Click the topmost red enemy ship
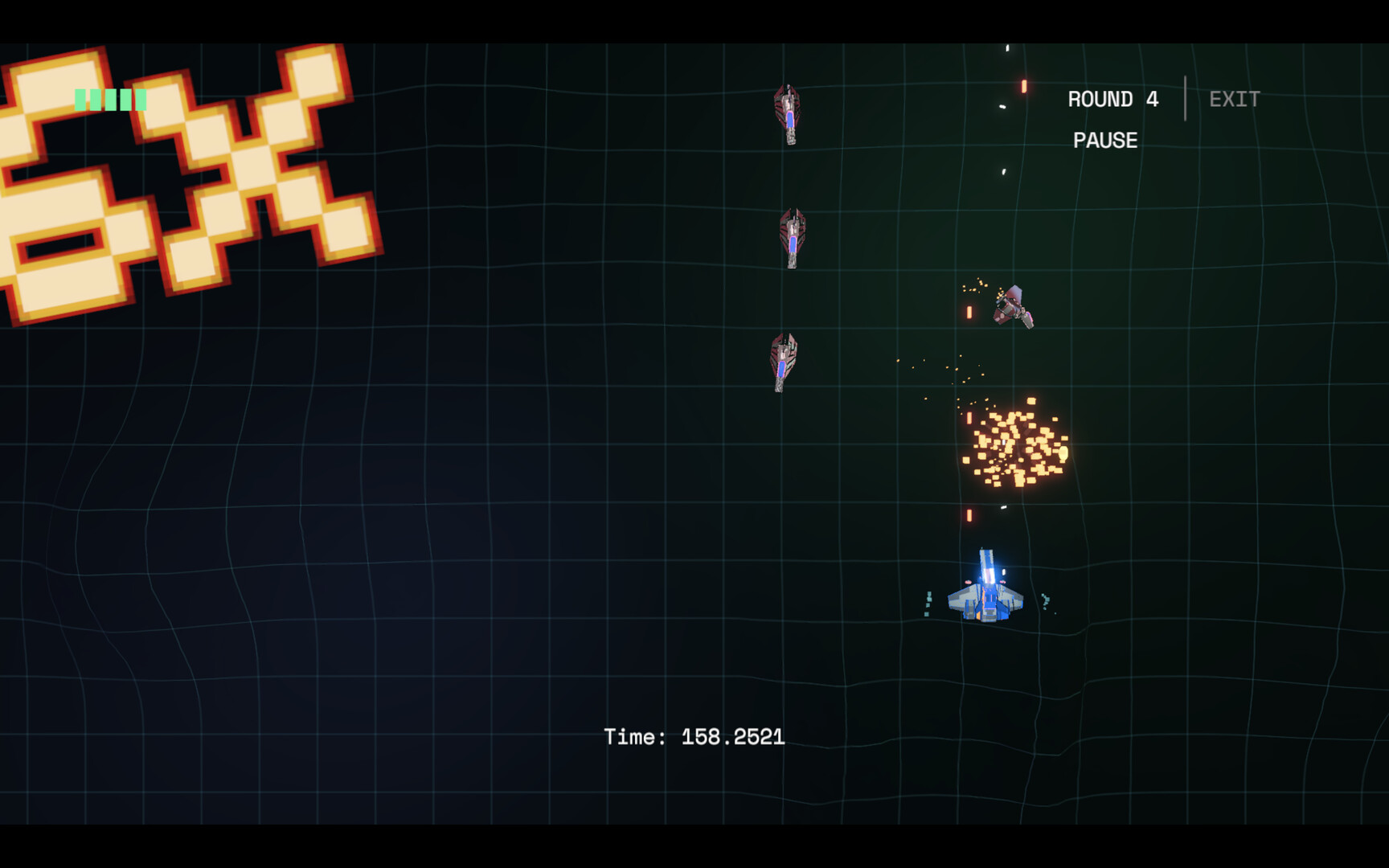Viewport: 1389px width, 868px height. 789,113
